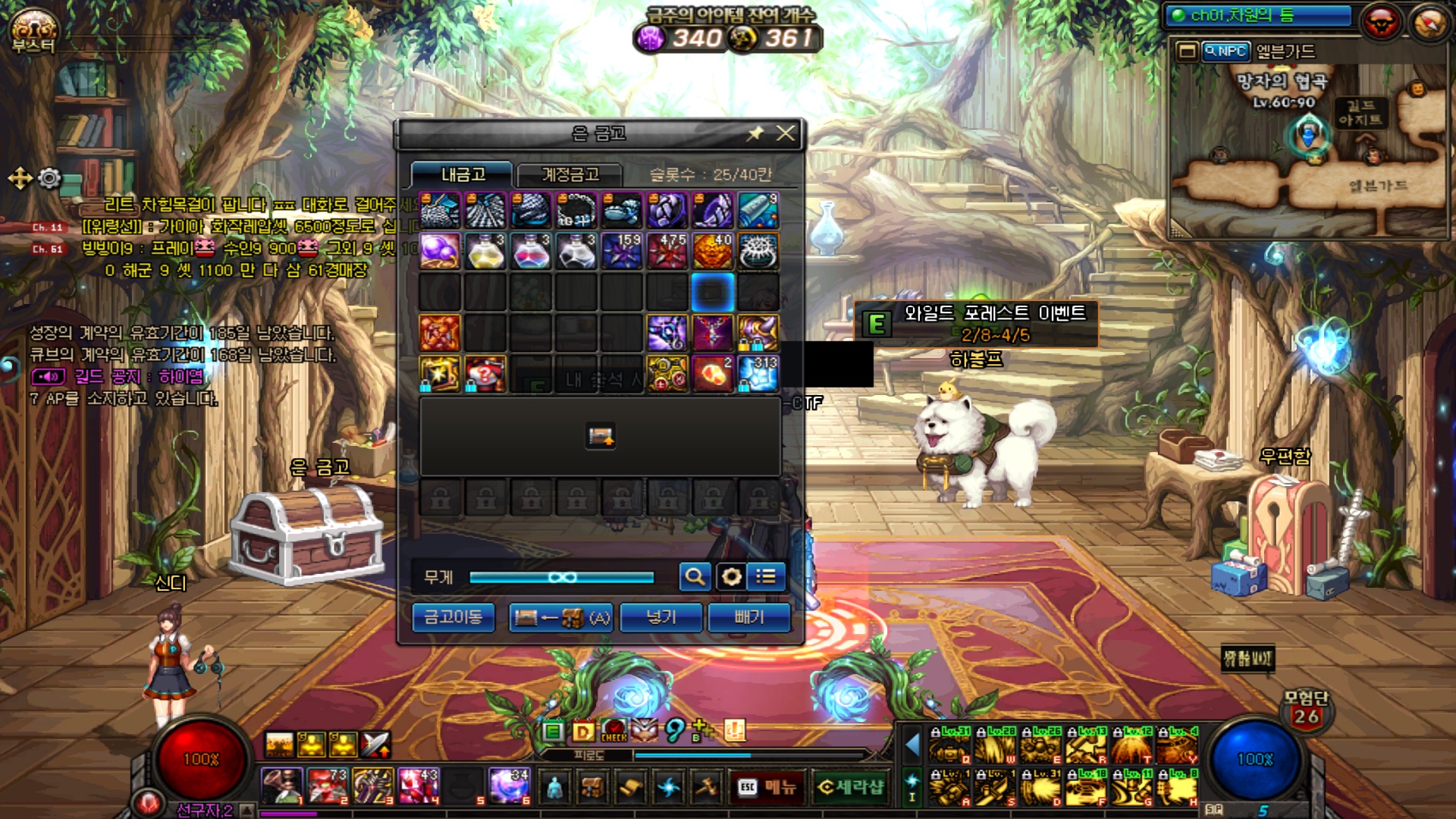Click the 금고이동 button
Screen dimensions: 1456x819
tap(453, 617)
